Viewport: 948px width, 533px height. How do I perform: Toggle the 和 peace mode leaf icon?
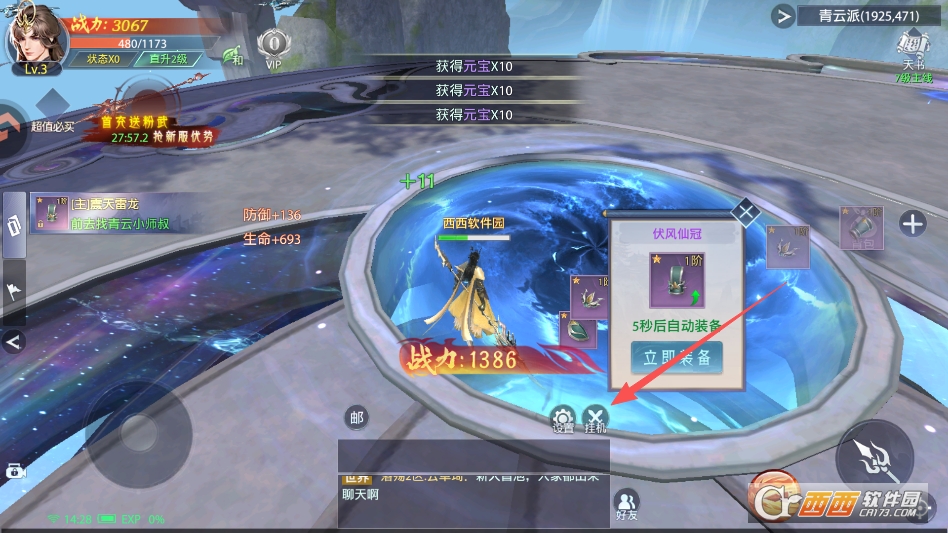(x=233, y=55)
